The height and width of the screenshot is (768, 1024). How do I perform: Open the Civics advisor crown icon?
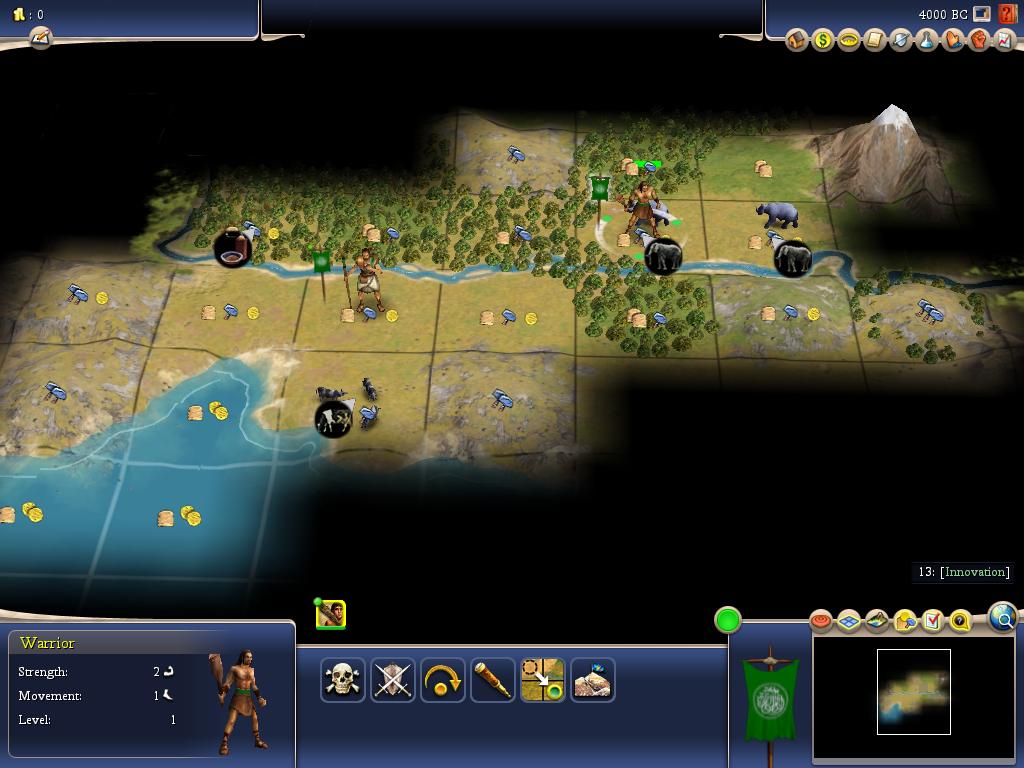click(x=849, y=41)
